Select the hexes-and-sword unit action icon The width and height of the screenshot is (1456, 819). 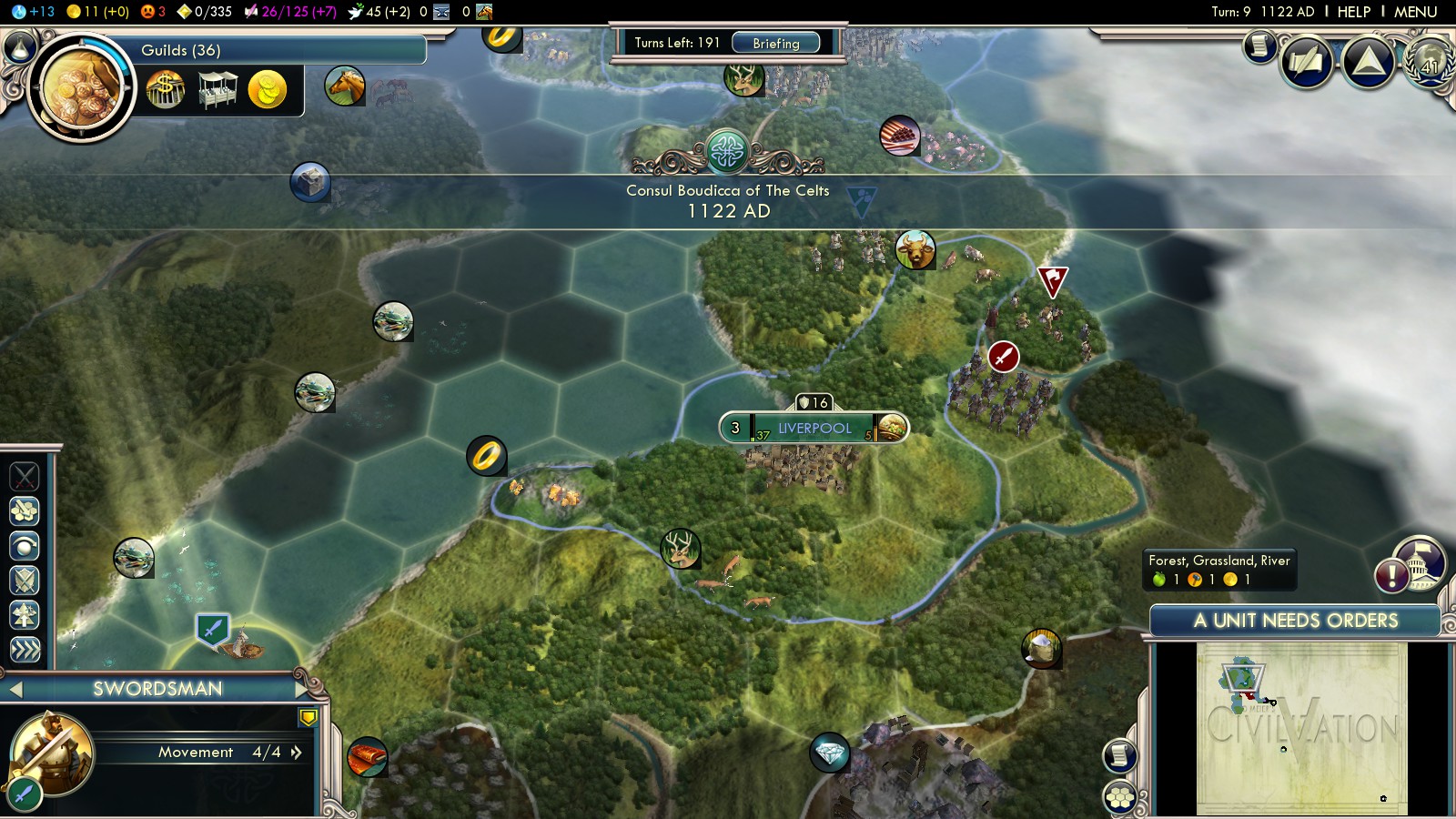click(x=25, y=511)
